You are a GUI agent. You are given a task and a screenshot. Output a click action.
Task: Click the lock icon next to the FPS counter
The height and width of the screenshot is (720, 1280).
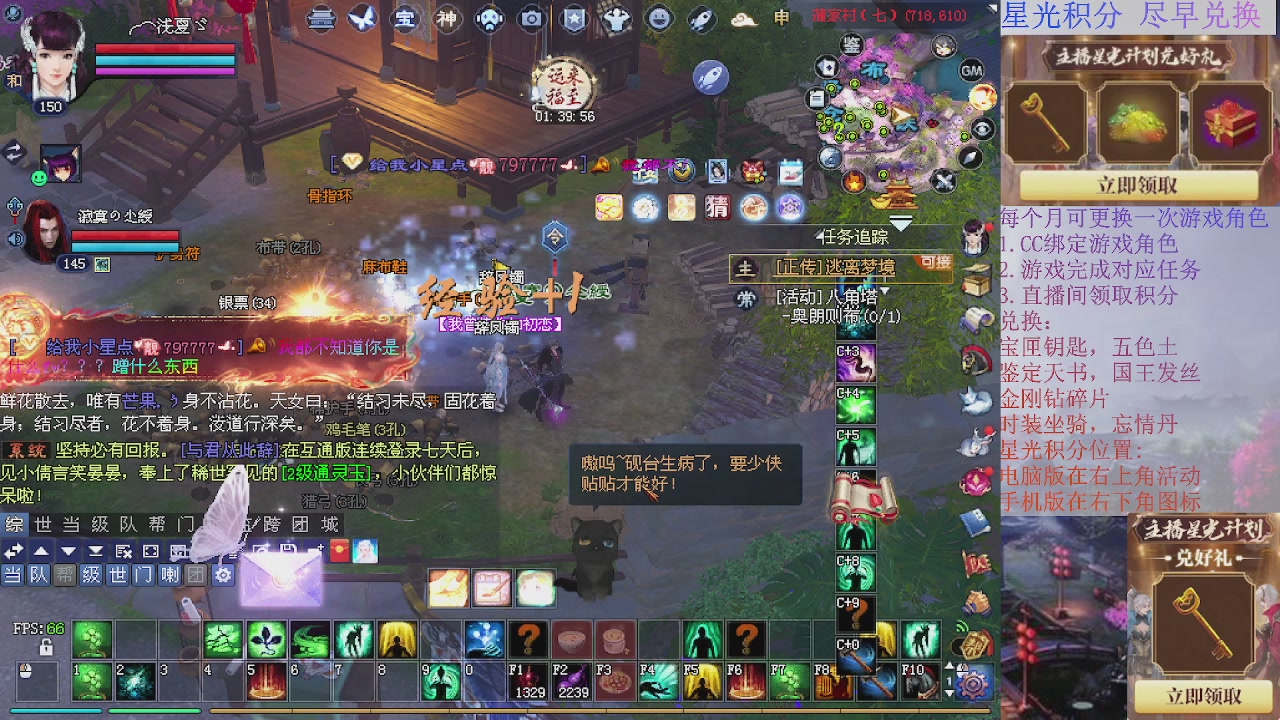click(46, 647)
